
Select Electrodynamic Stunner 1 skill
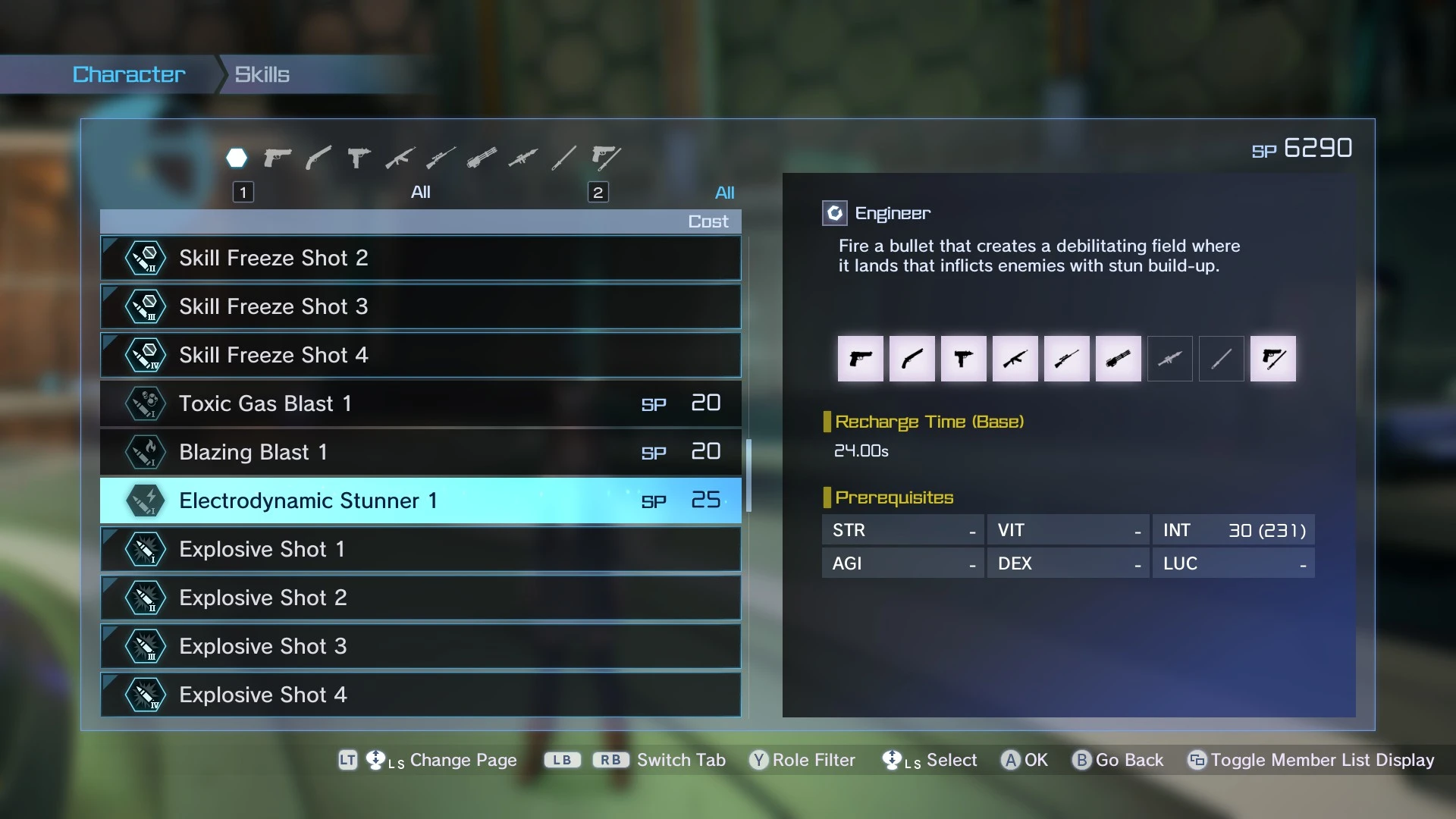click(420, 500)
